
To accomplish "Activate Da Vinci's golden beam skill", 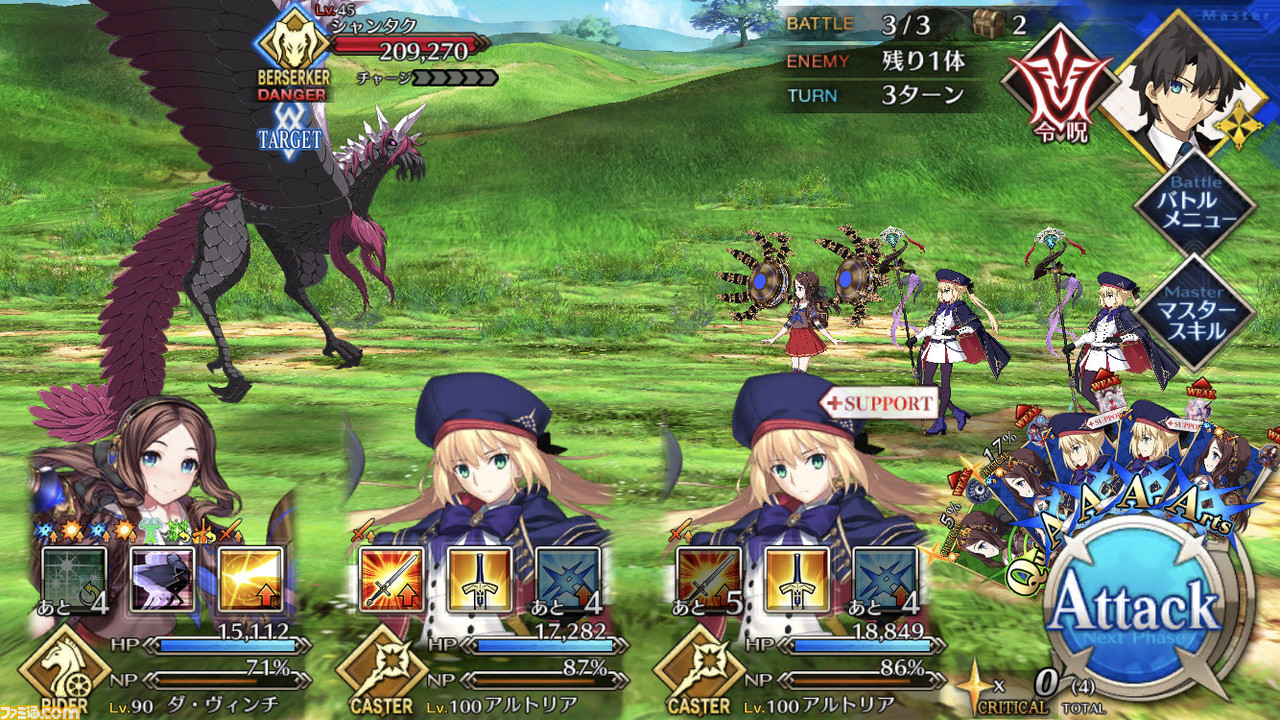I will (250, 581).
